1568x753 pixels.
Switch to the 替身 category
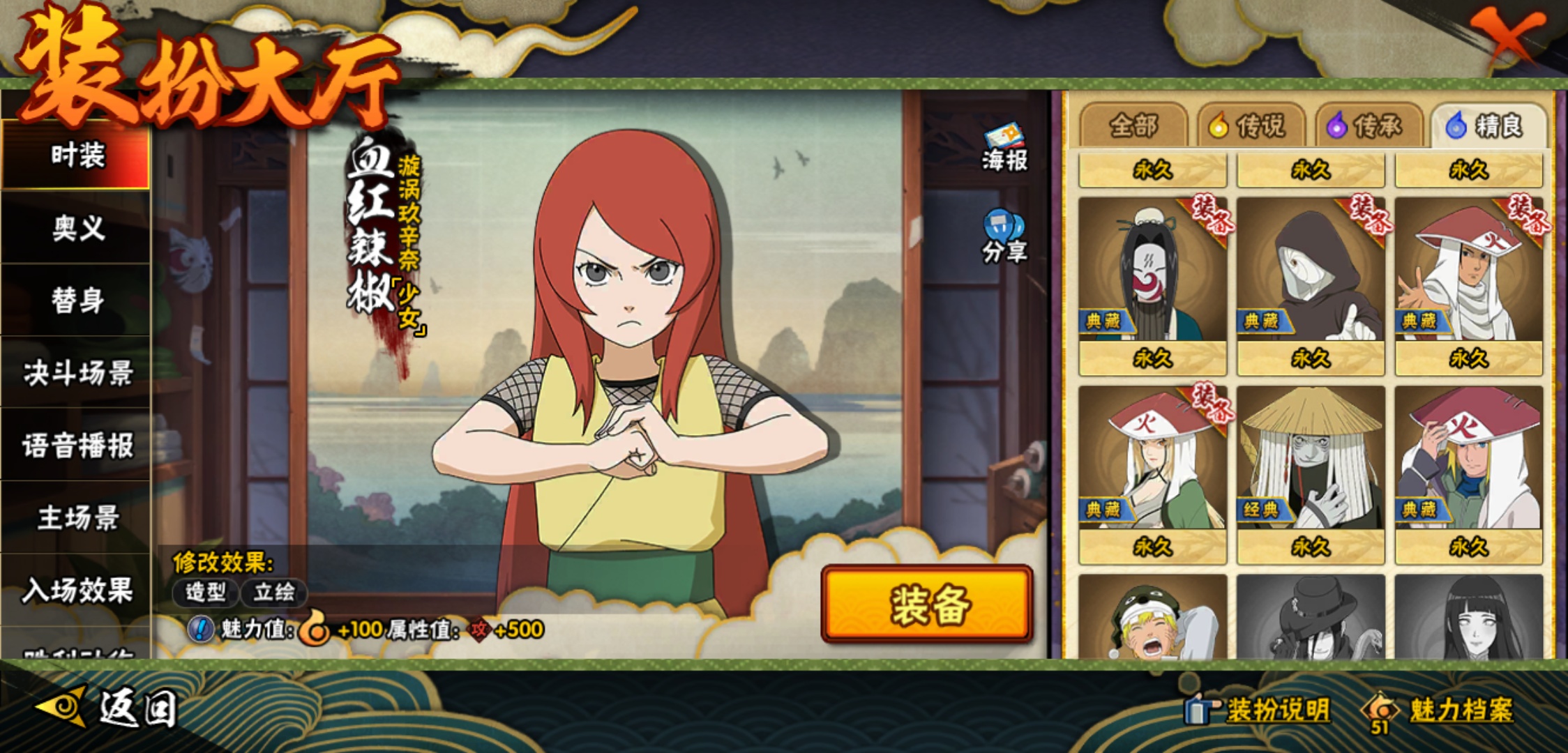[77, 301]
